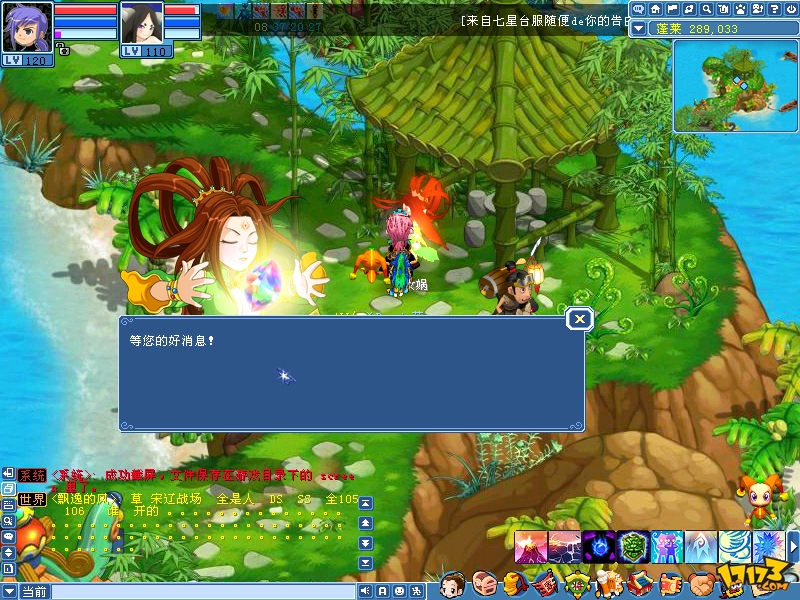Screen dimensions: 800x600
Task: Select the level 110 companion portrait
Action: coord(141,24)
